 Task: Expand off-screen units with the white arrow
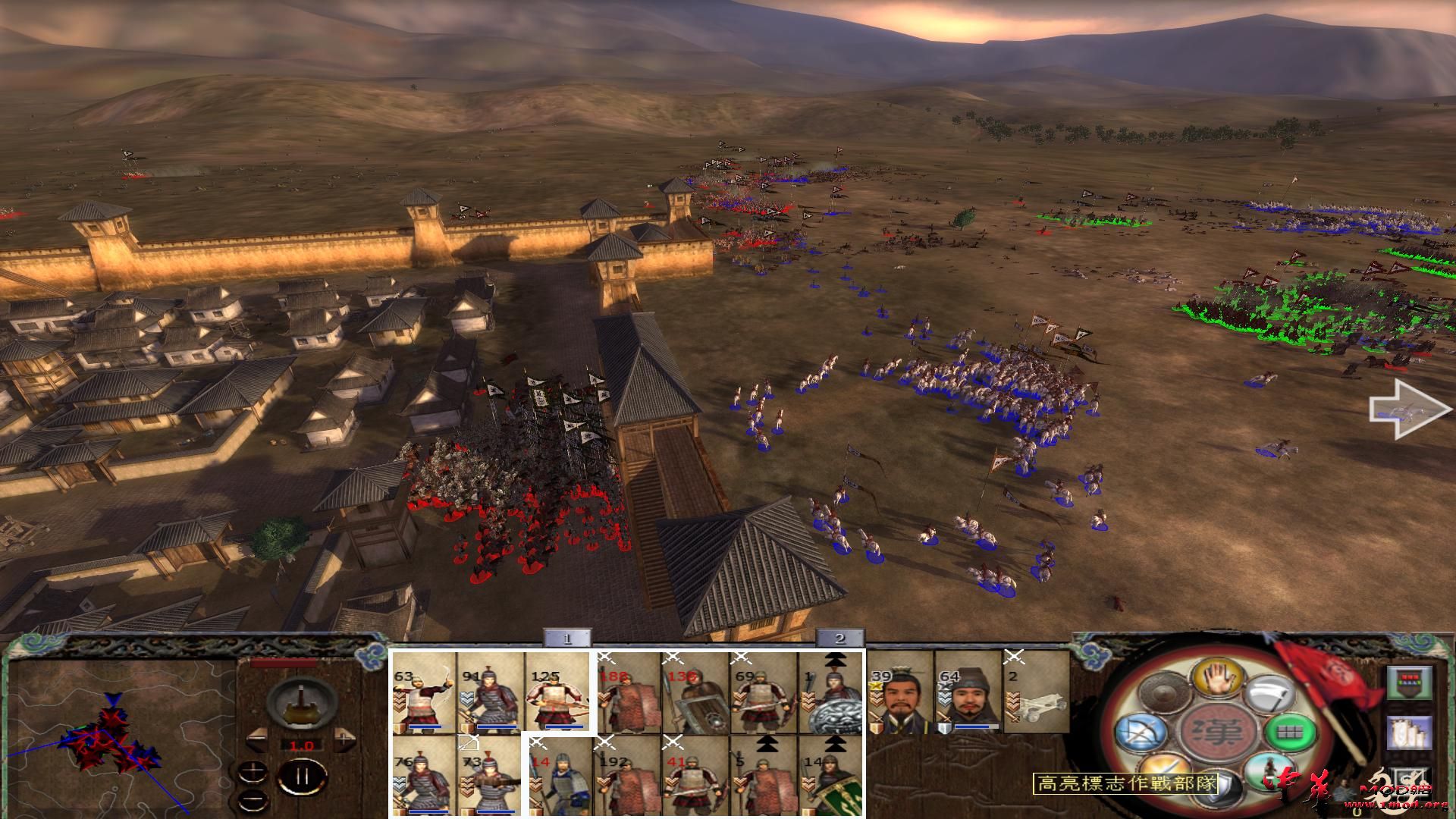pyautogui.click(x=1408, y=410)
